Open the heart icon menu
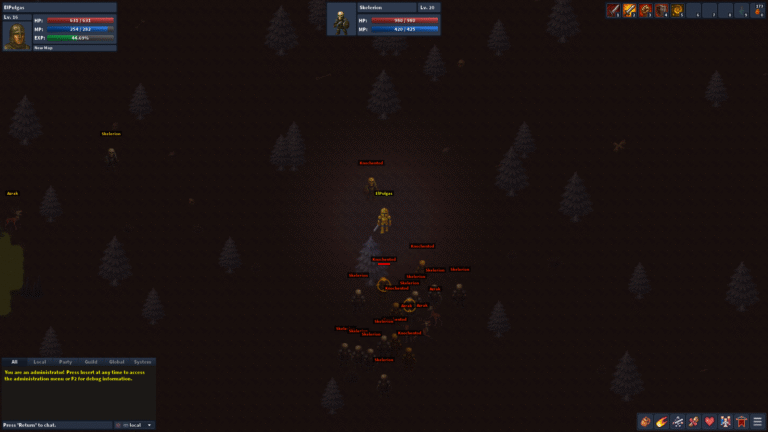 [x=709, y=421]
